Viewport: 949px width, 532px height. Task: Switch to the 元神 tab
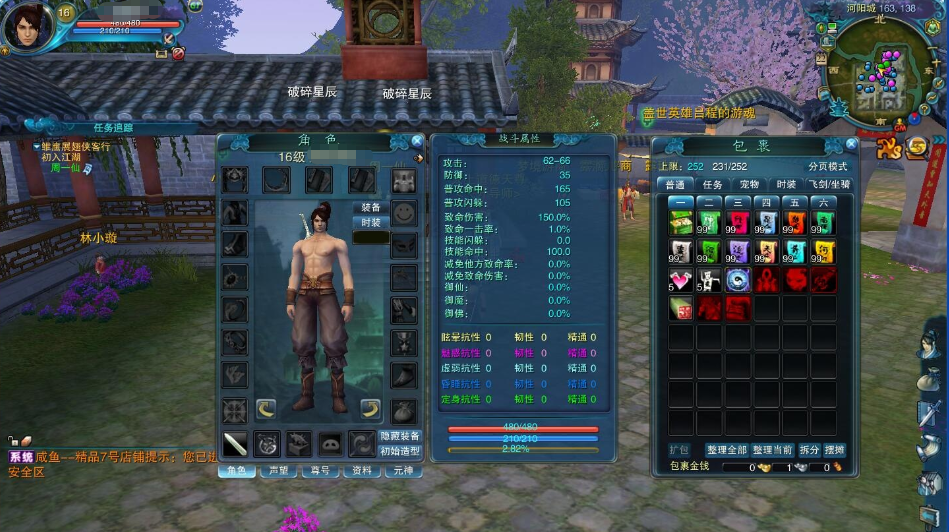click(x=403, y=470)
